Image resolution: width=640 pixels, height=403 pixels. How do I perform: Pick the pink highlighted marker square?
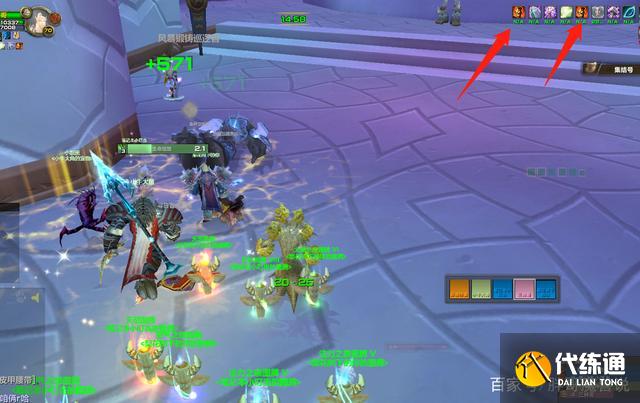(524, 290)
